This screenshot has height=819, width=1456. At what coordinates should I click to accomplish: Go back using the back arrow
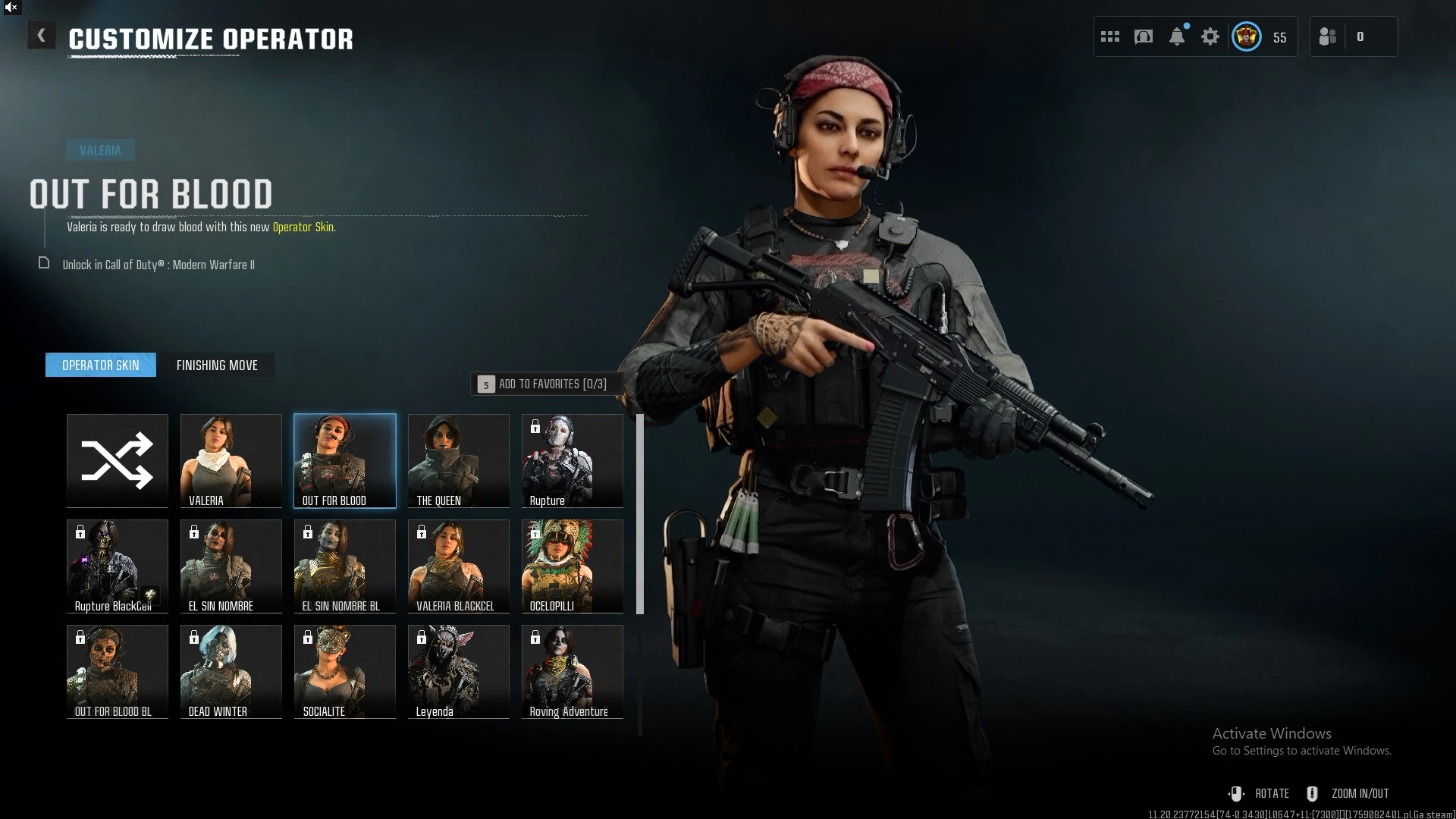42,36
